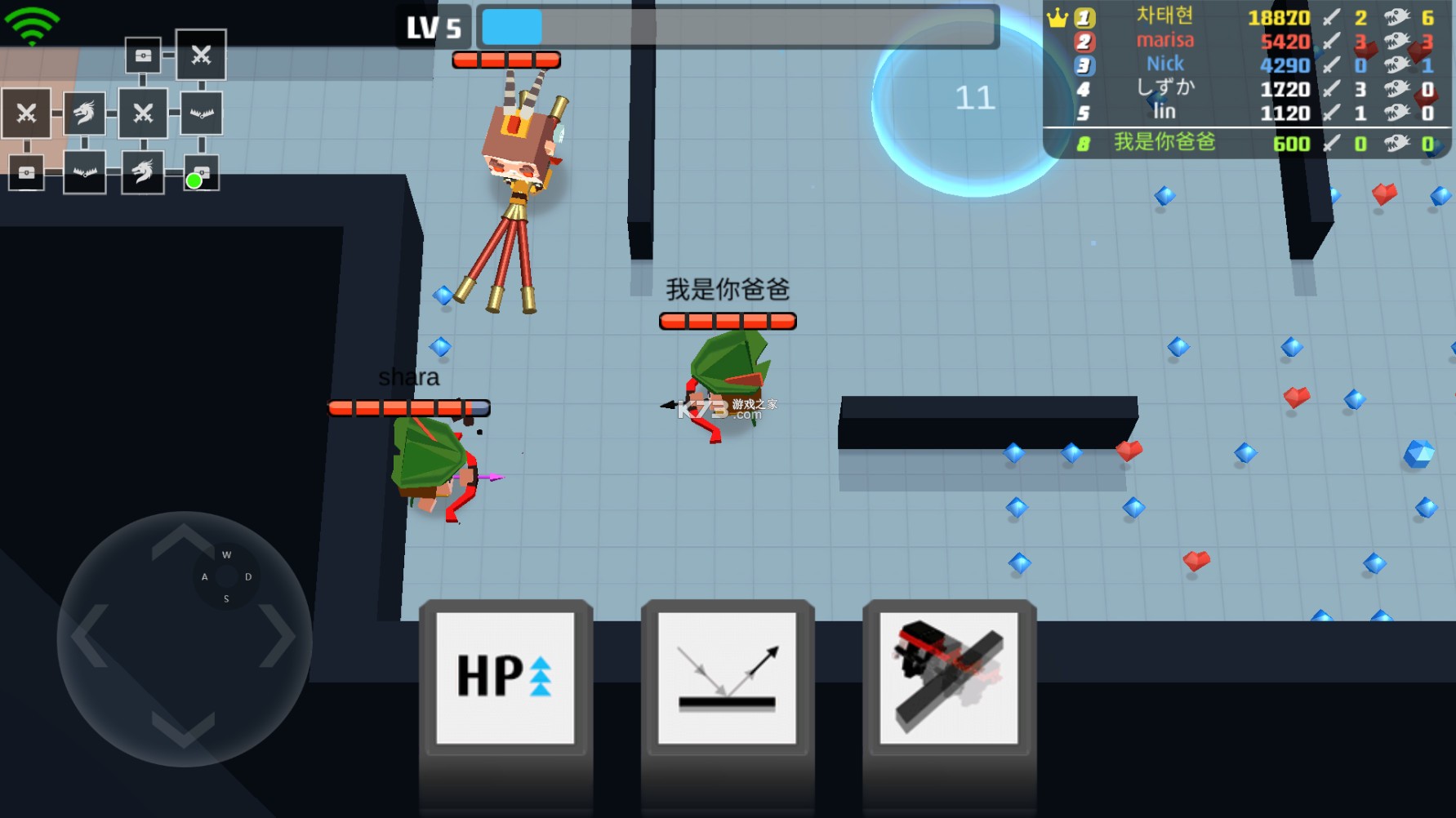
Task: Select the bouncing arrow upgrade card
Action: [727, 677]
